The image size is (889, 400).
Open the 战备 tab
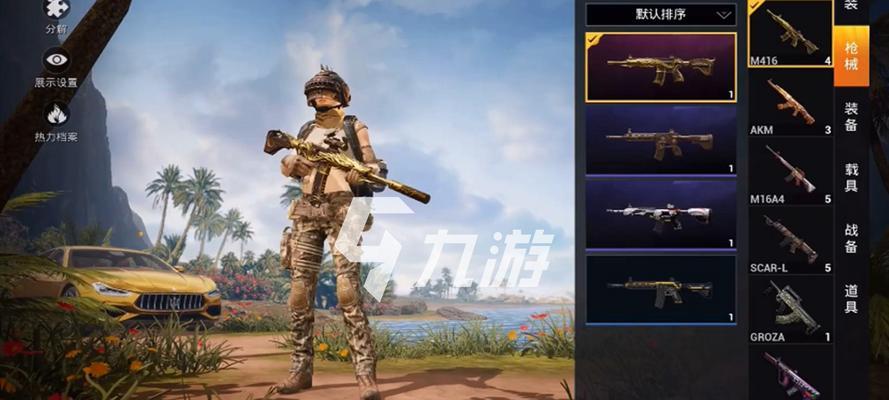(851, 238)
